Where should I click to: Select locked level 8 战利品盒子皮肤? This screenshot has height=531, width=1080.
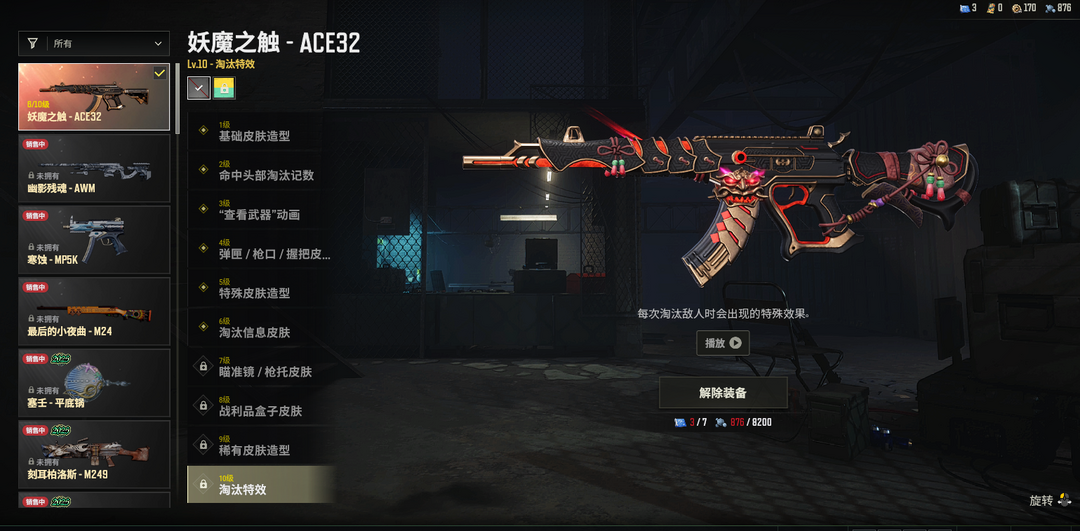tap(260, 410)
